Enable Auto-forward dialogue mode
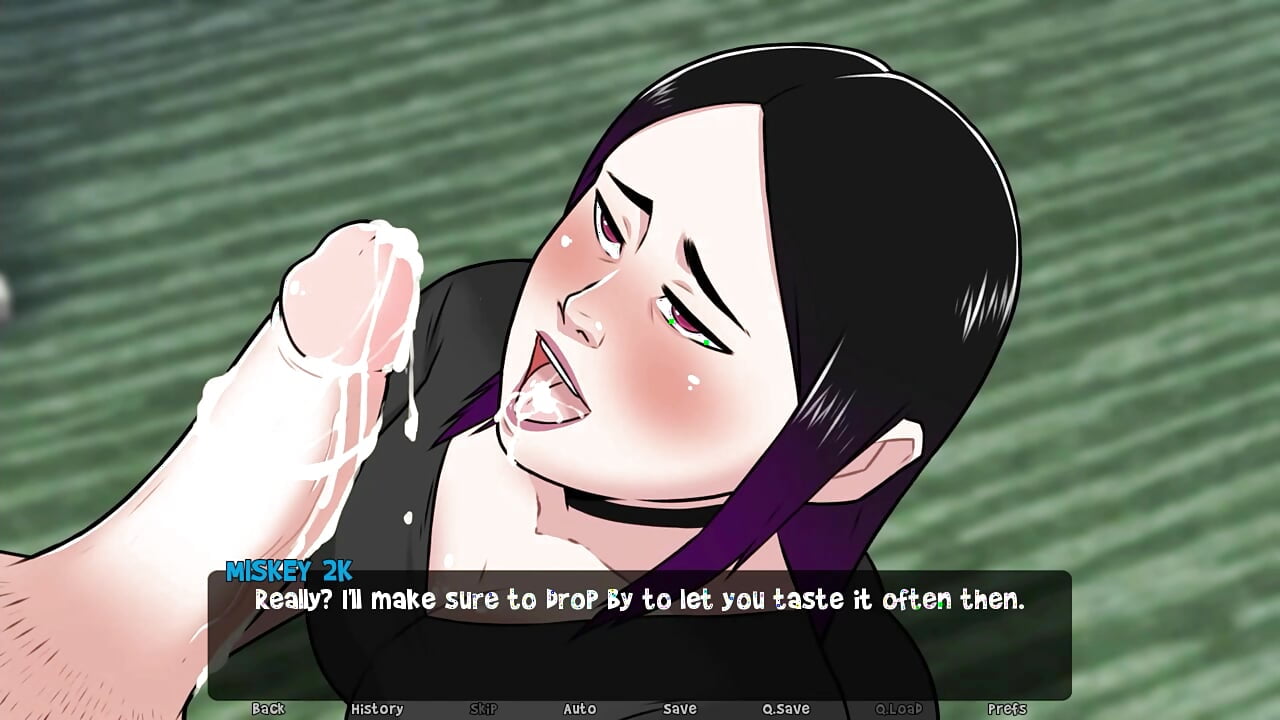Screen dimensions: 1280x720 580,708
